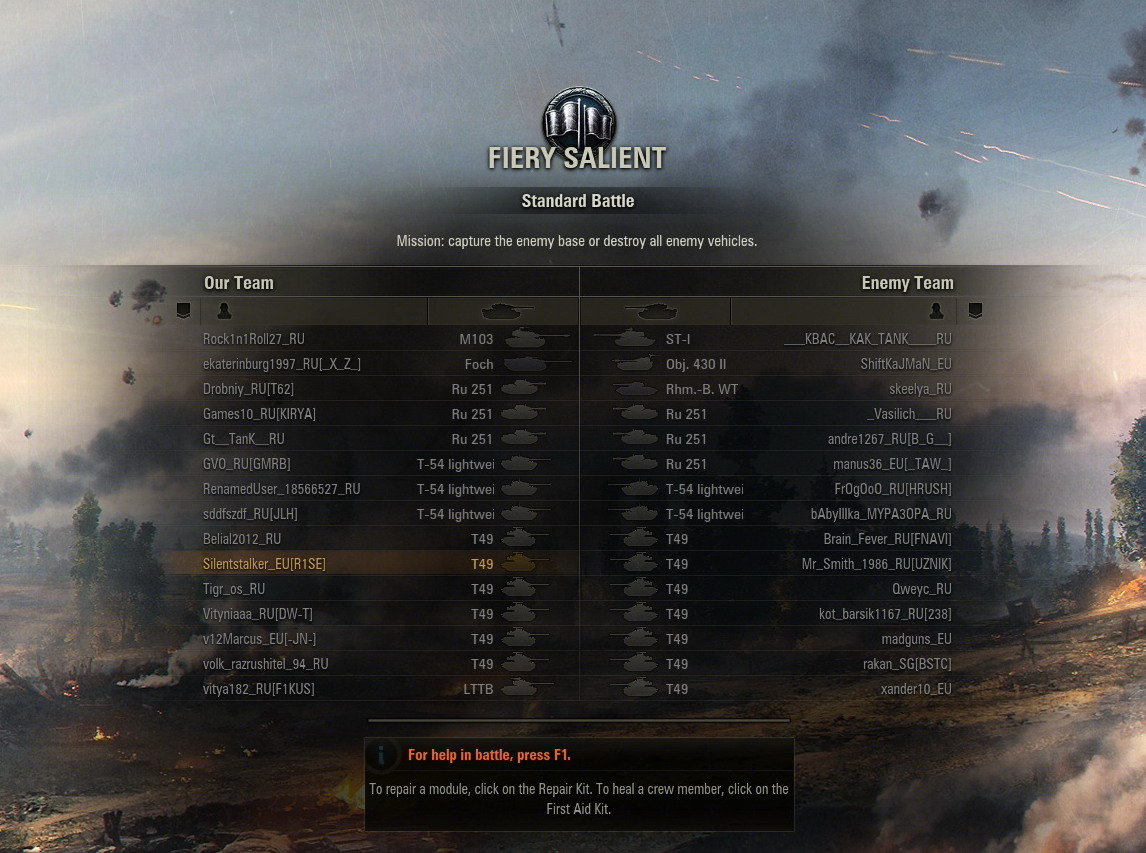Select enemy player ShiftKaJMaN_EU

[x=906, y=364]
